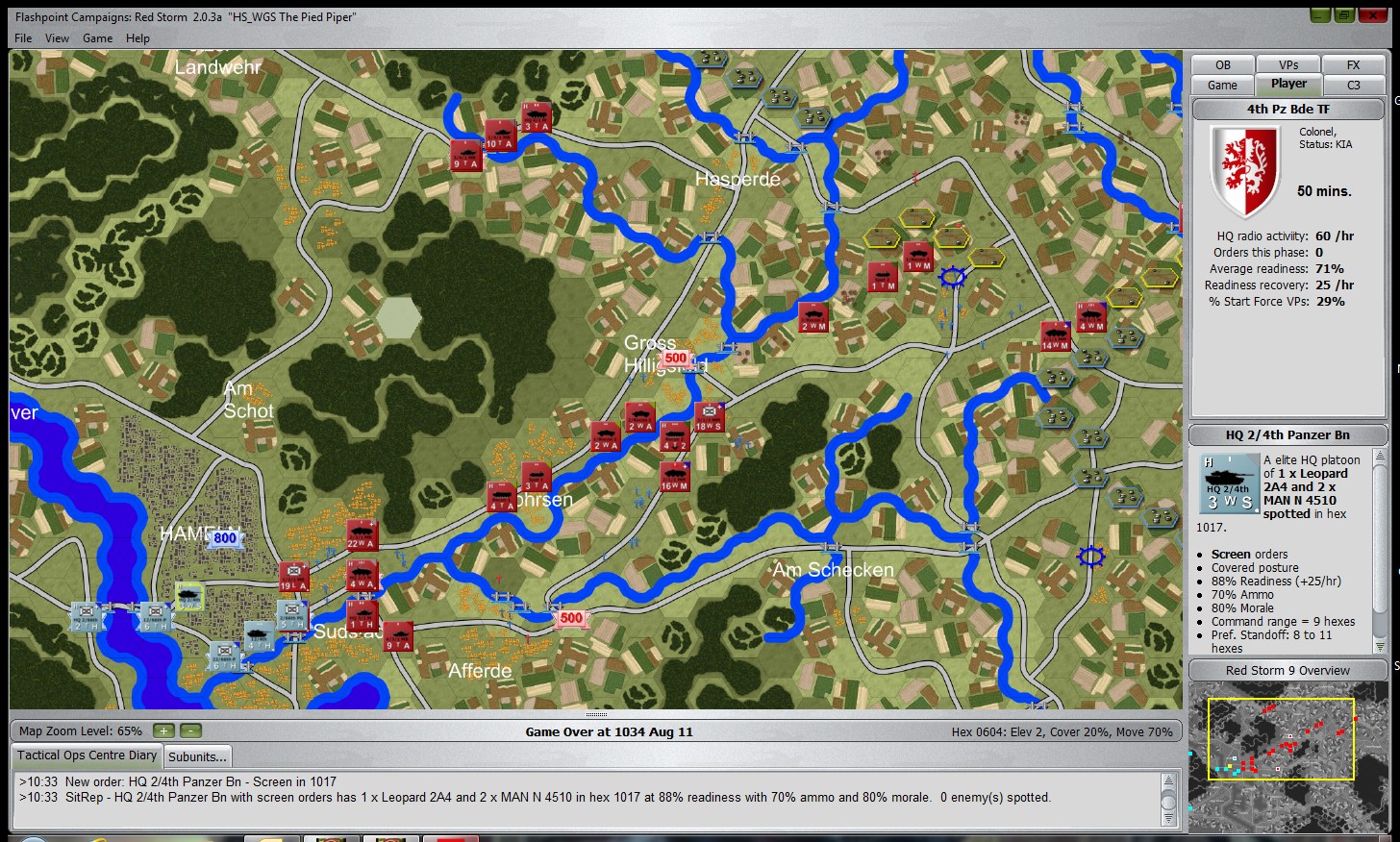Open the C3 panel
Viewport: 1400px width, 842px height.
tap(1354, 85)
